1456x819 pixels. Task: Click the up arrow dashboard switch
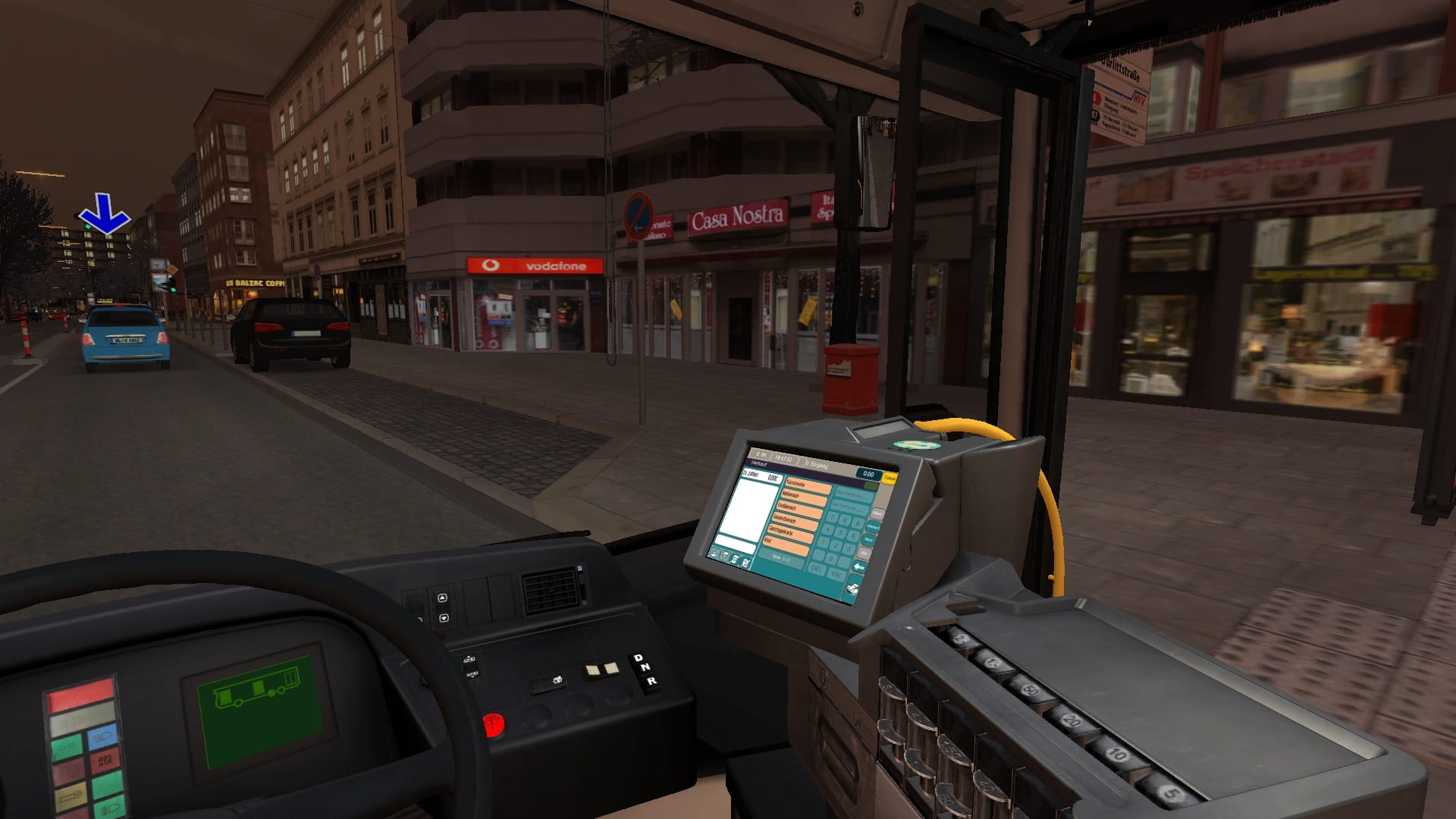pyautogui.click(x=443, y=598)
